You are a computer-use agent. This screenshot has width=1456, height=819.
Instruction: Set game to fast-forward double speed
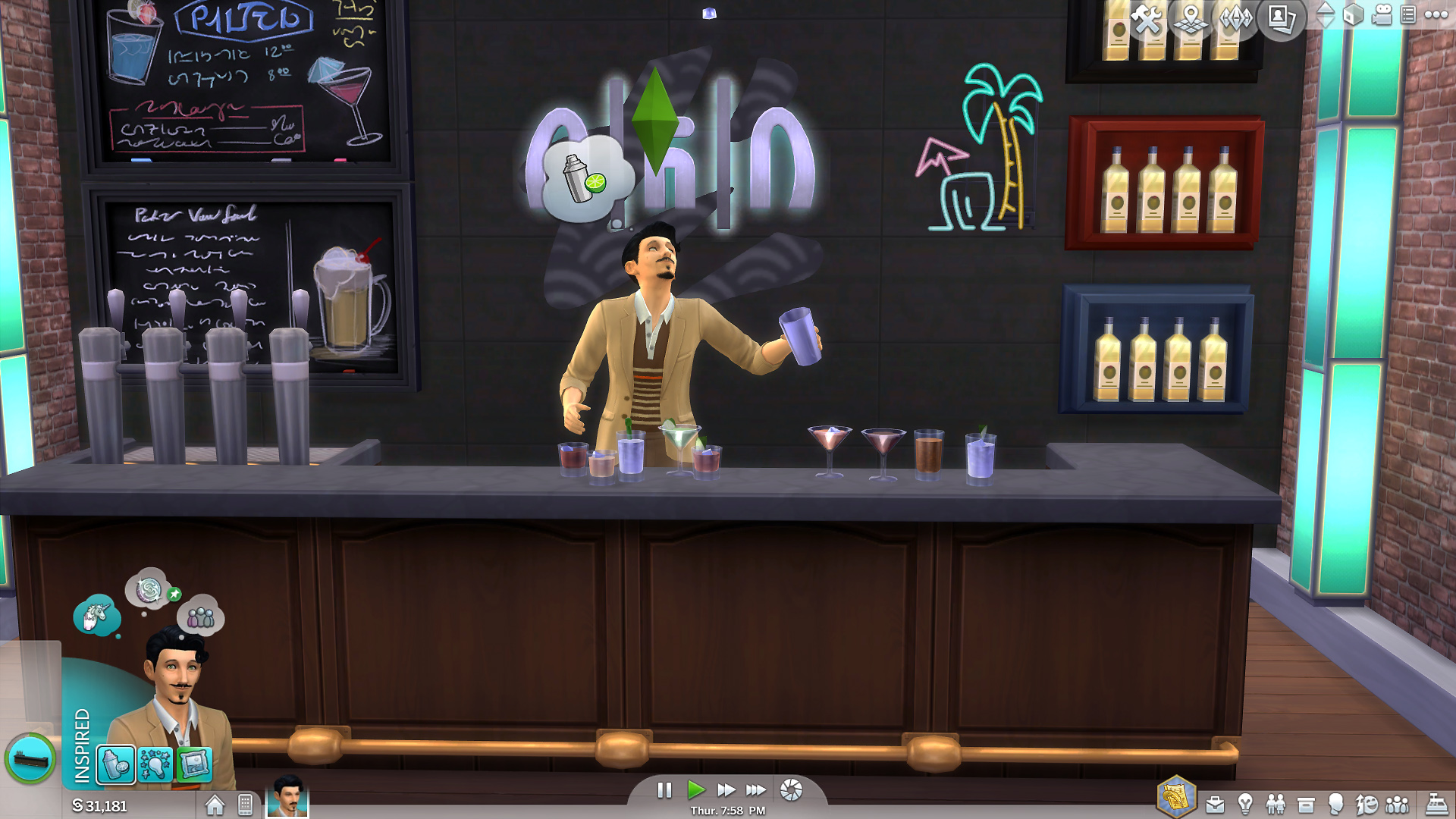(726, 790)
